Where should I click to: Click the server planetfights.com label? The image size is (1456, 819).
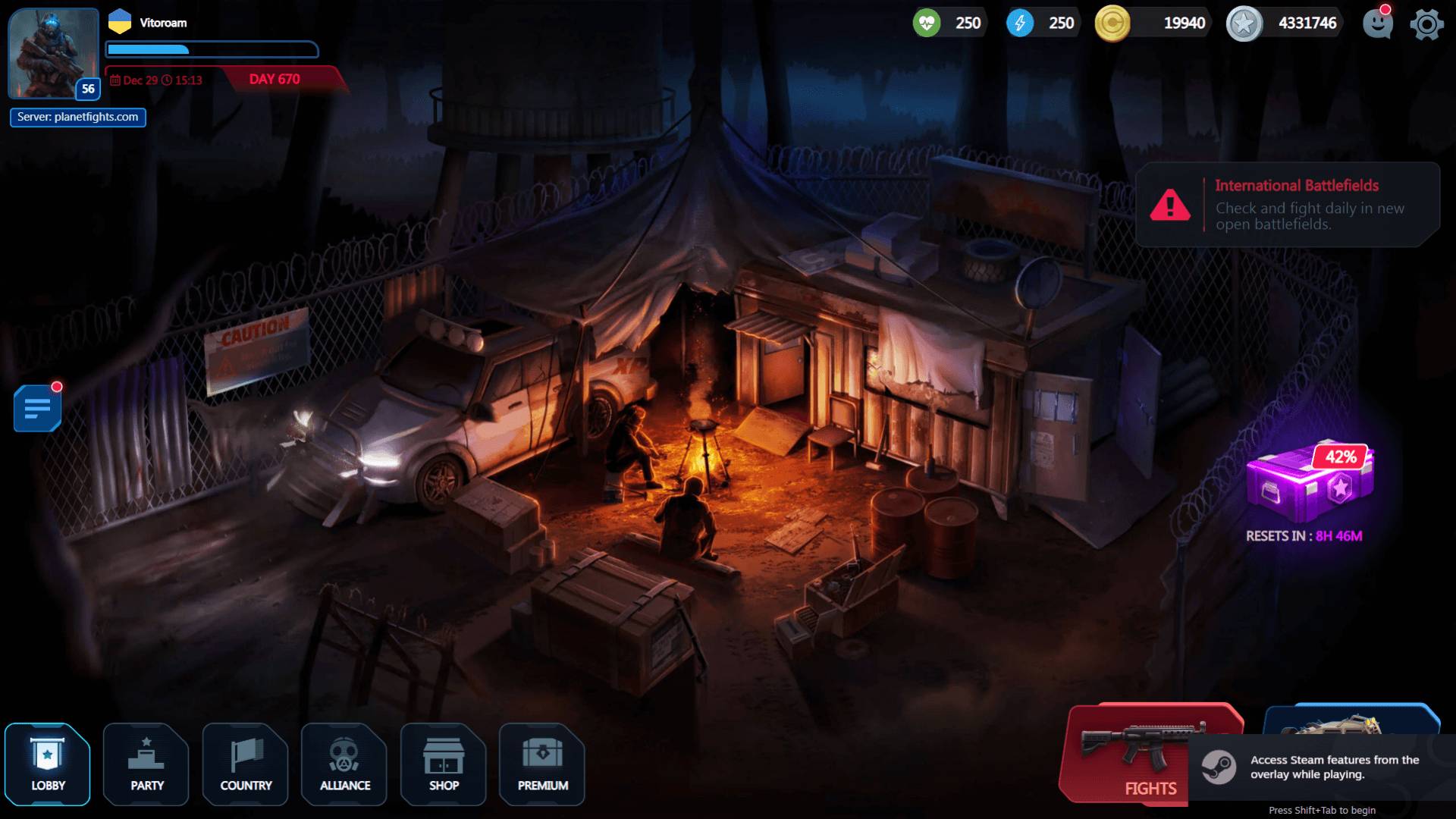click(x=78, y=117)
